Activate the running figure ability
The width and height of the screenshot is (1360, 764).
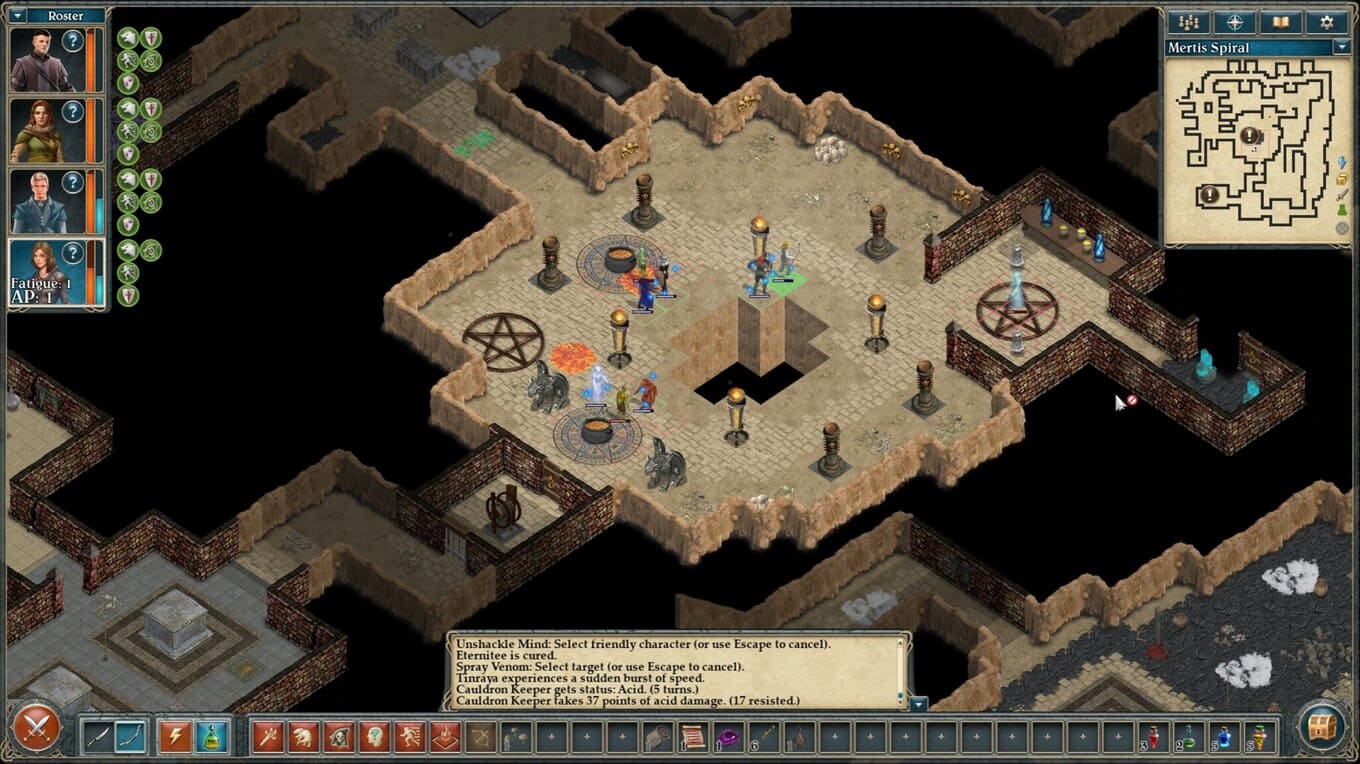pos(410,737)
